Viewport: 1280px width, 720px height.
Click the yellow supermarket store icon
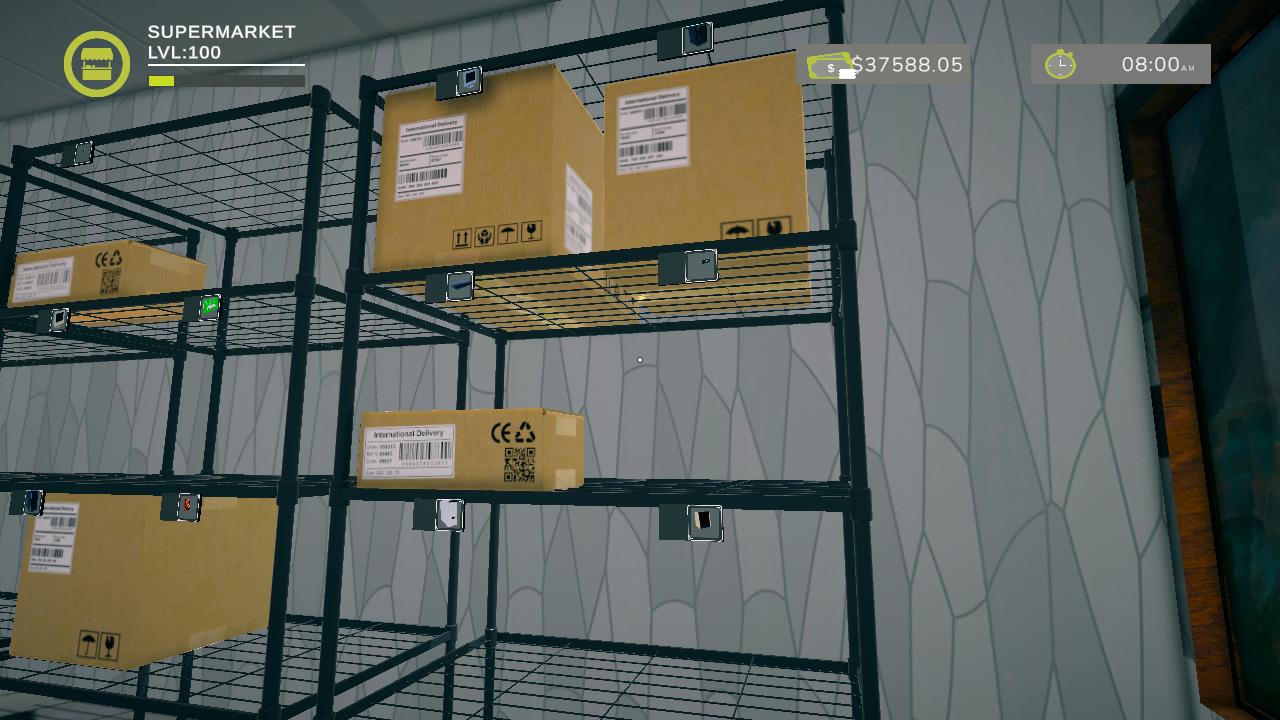97,64
